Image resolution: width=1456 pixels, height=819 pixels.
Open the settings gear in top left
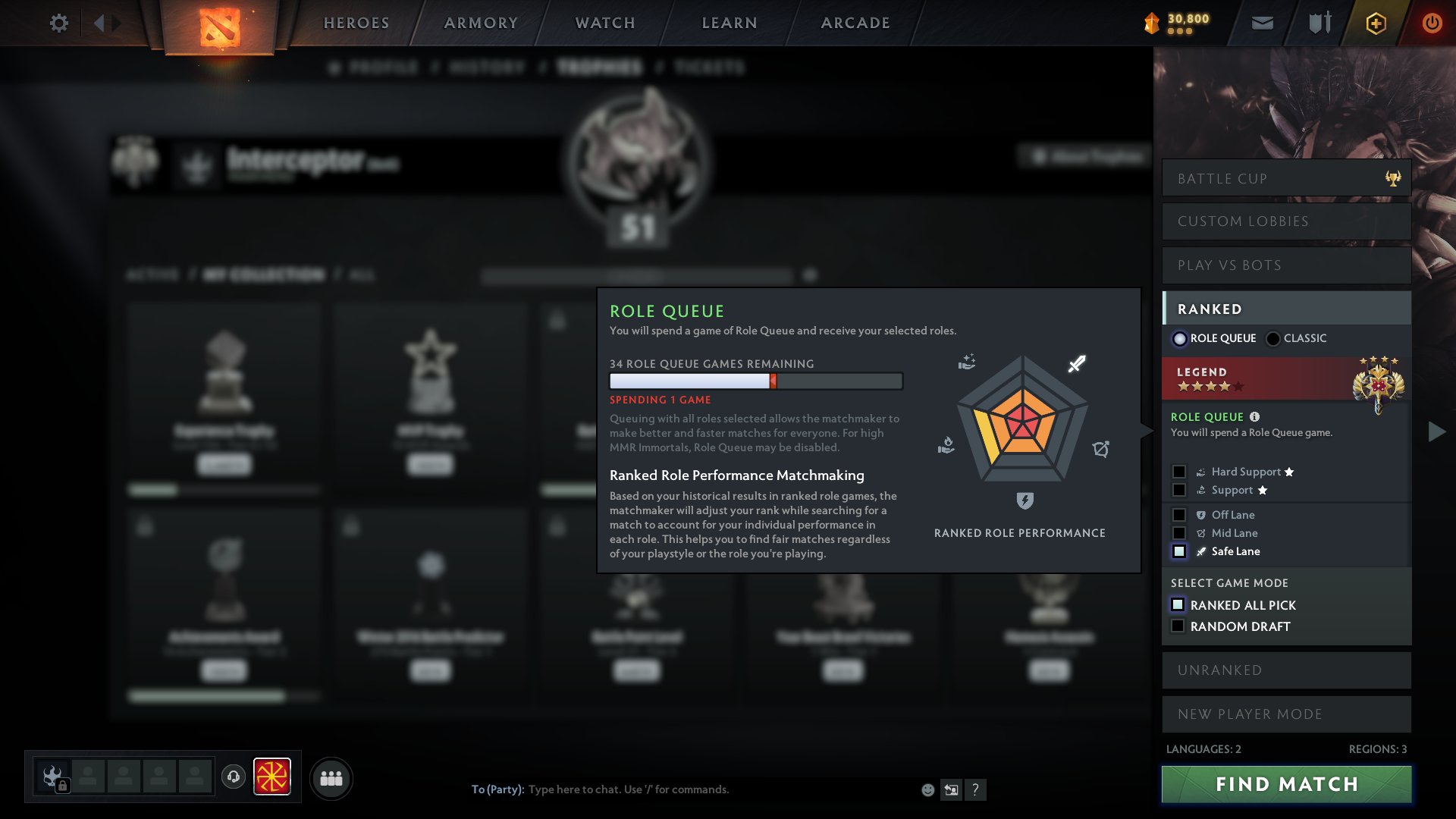pyautogui.click(x=59, y=23)
